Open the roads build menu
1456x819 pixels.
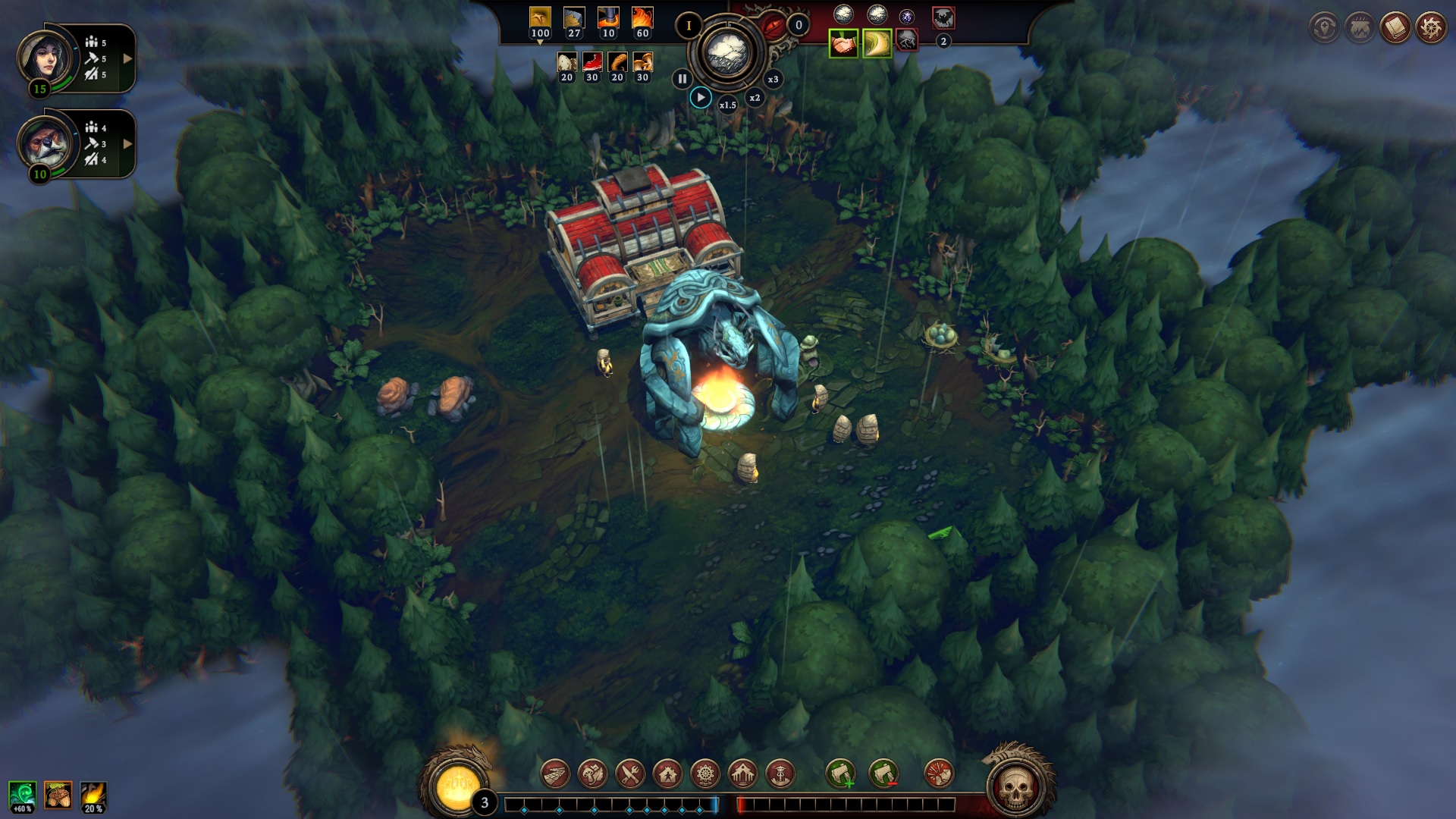555,774
